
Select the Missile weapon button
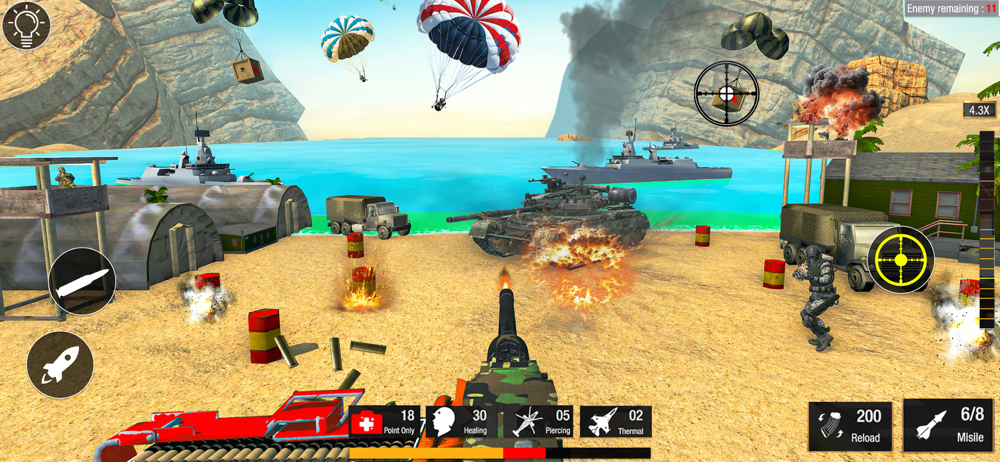click(949, 426)
